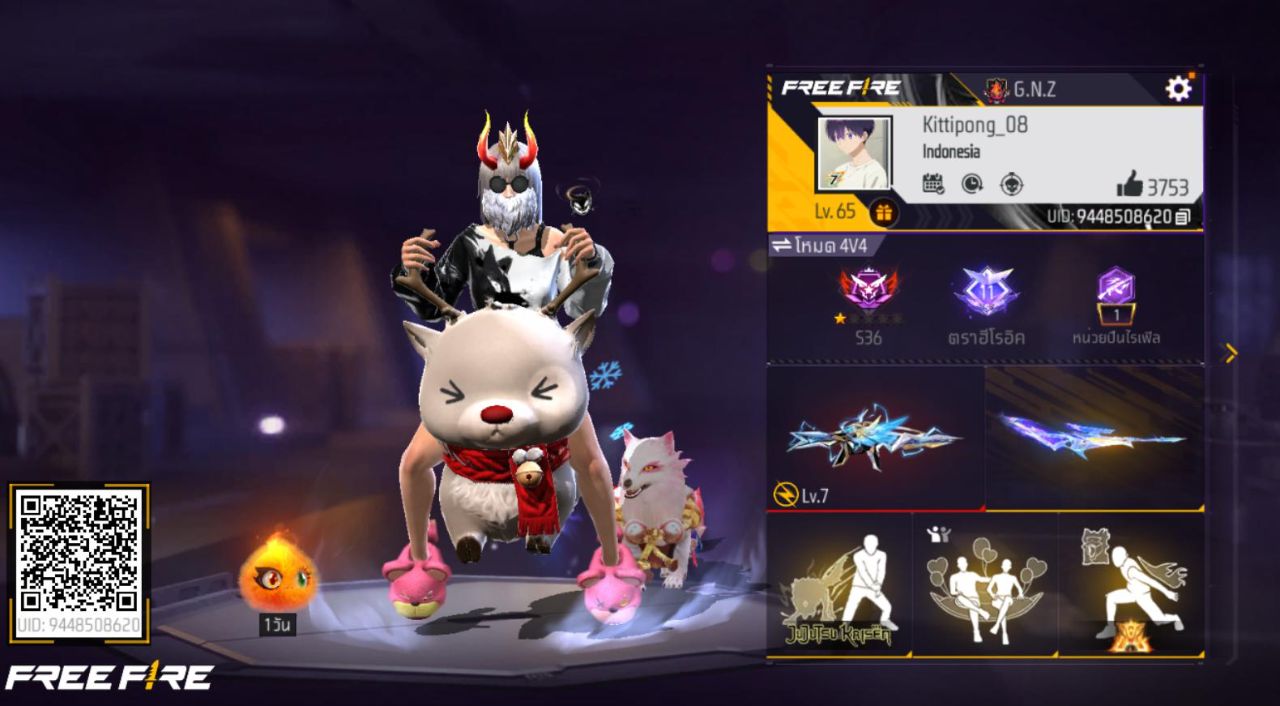Play the Jujutsu Kaisen emote
Image resolution: width=1280 pixels, height=706 pixels.
pyautogui.click(x=839, y=585)
